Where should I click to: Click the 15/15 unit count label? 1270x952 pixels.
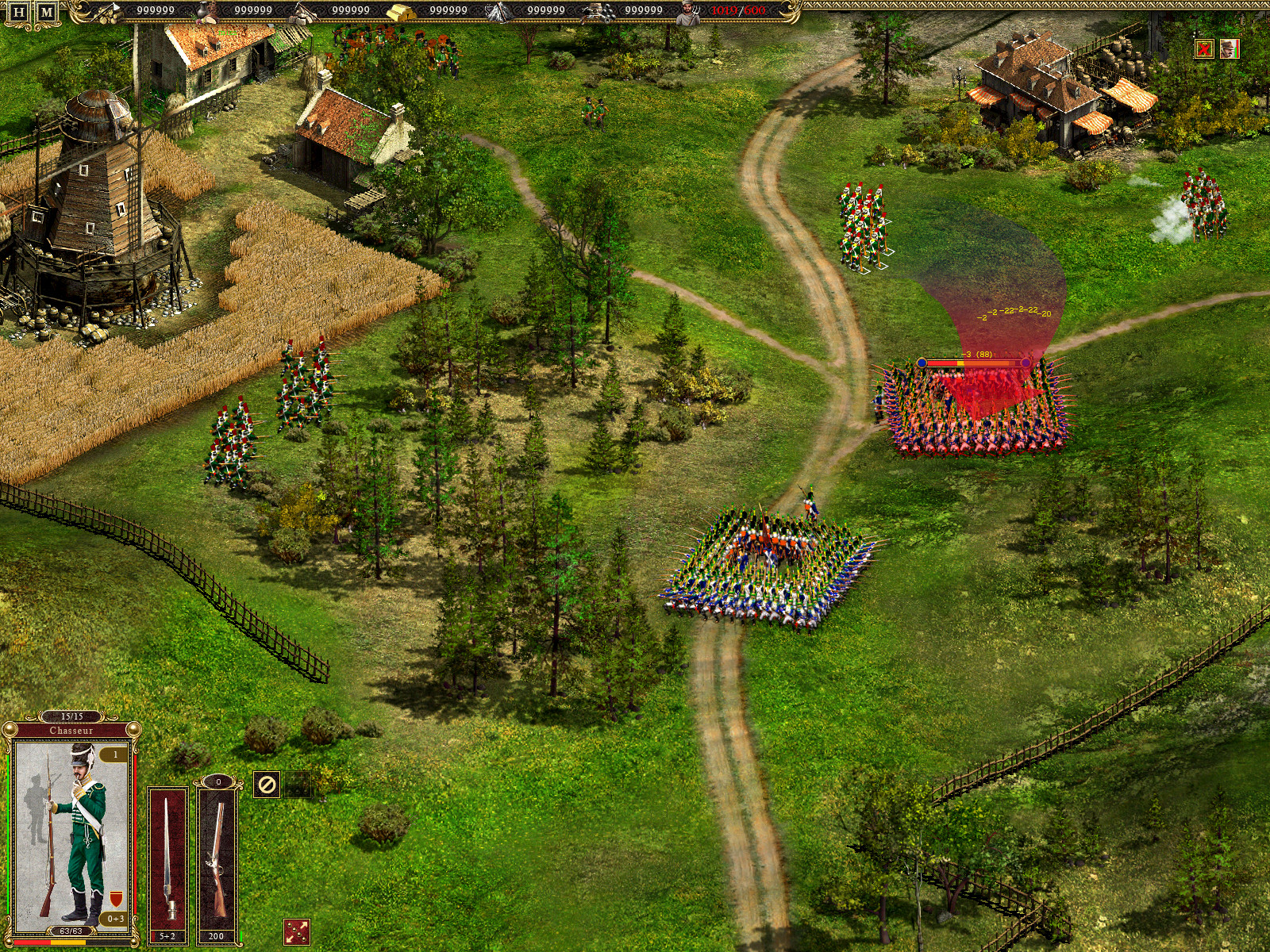tap(71, 715)
